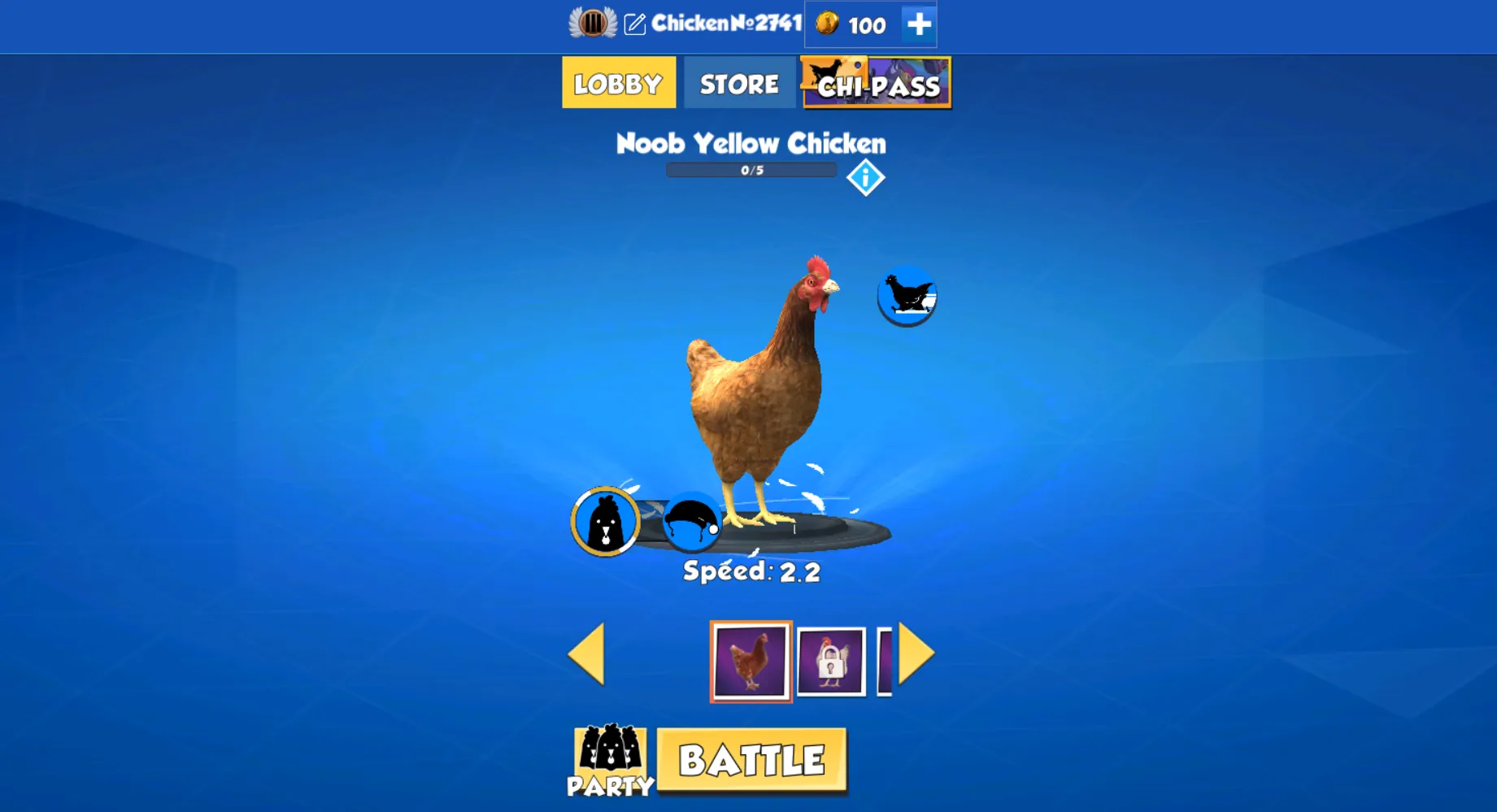The image size is (1497, 812).
Task: Switch to the STORE tab
Action: (738, 82)
